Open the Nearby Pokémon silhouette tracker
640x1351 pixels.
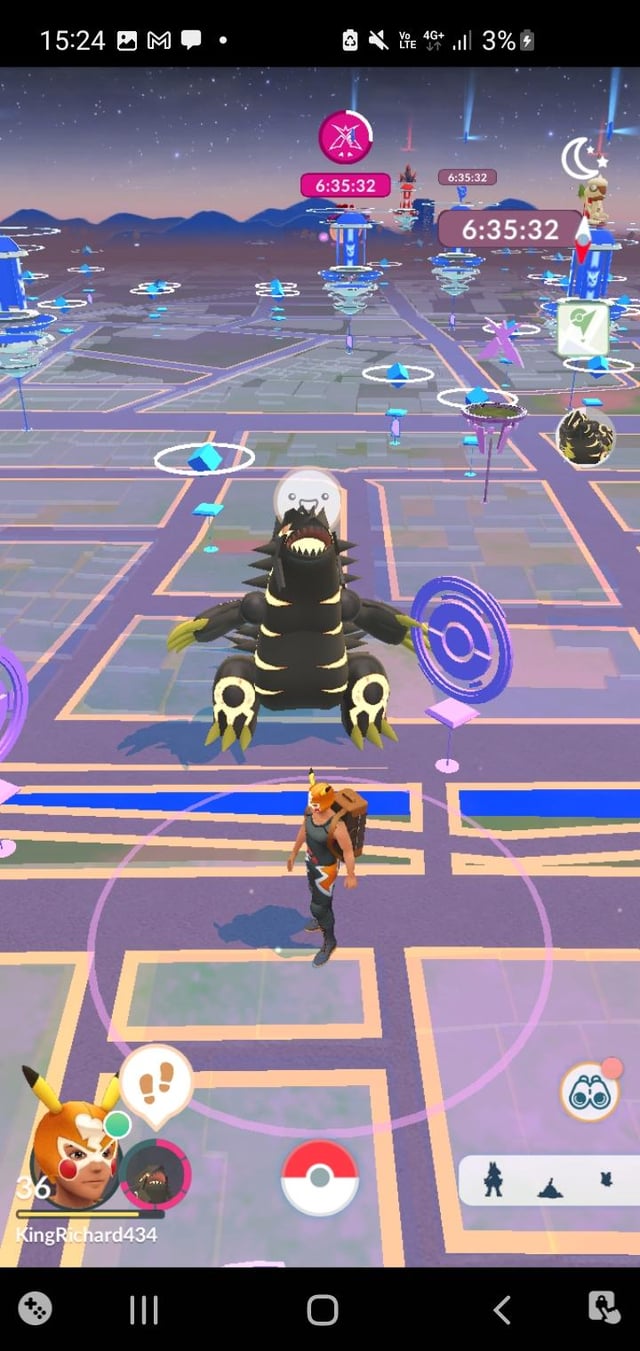[x=549, y=1181]
